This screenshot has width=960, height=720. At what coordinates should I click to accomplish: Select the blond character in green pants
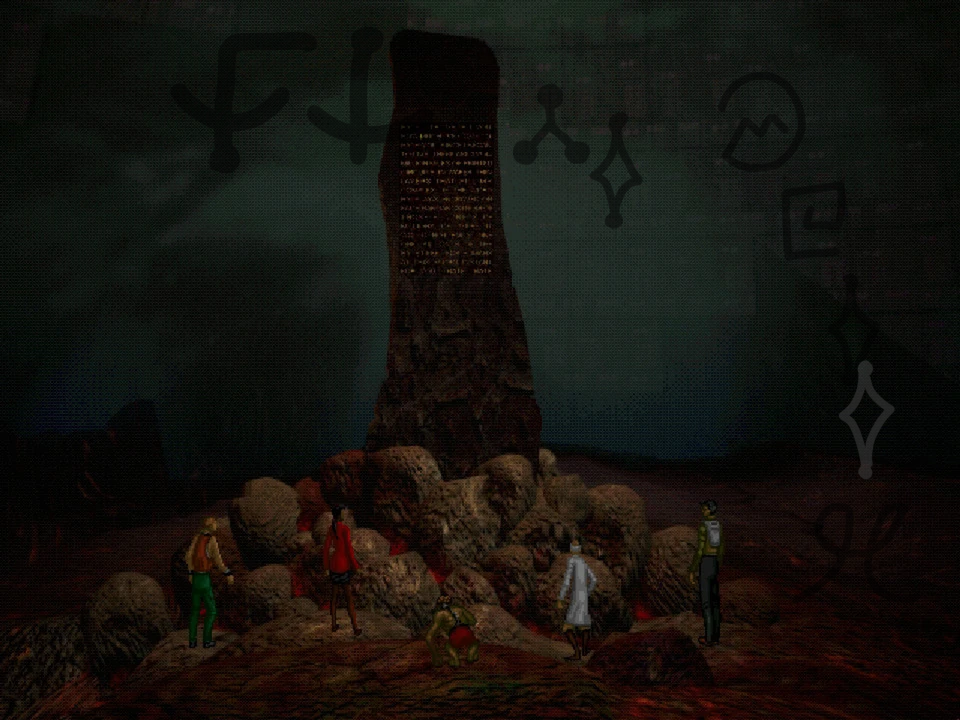(207, 581)
